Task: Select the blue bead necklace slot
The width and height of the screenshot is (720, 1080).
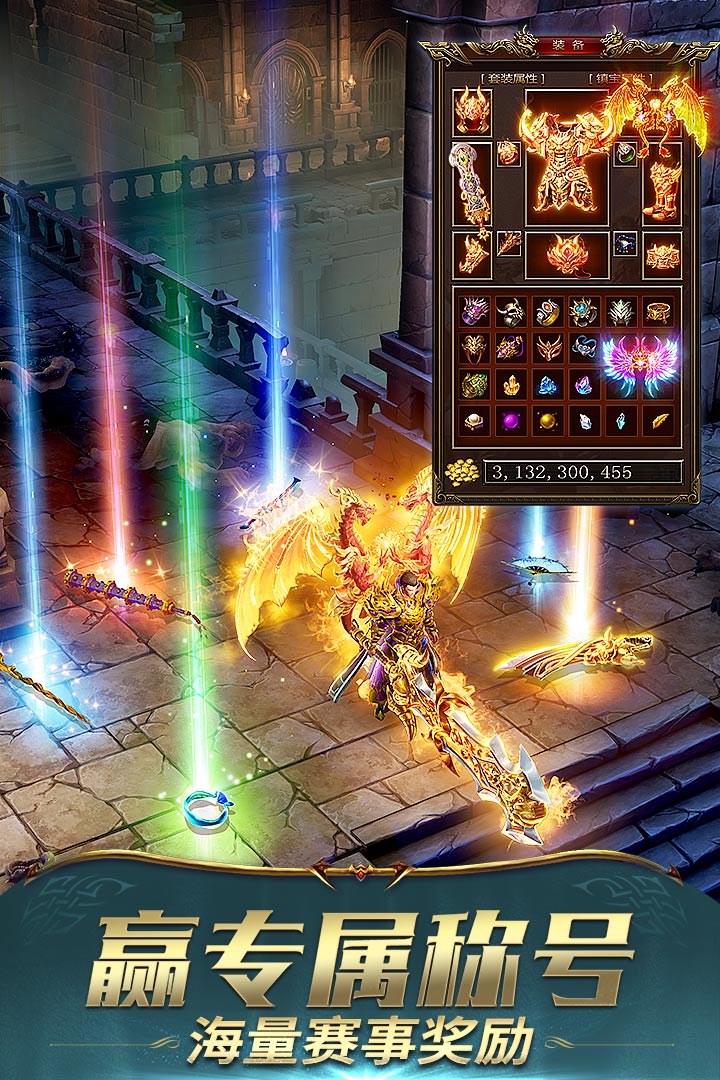Action: (625, 243)
